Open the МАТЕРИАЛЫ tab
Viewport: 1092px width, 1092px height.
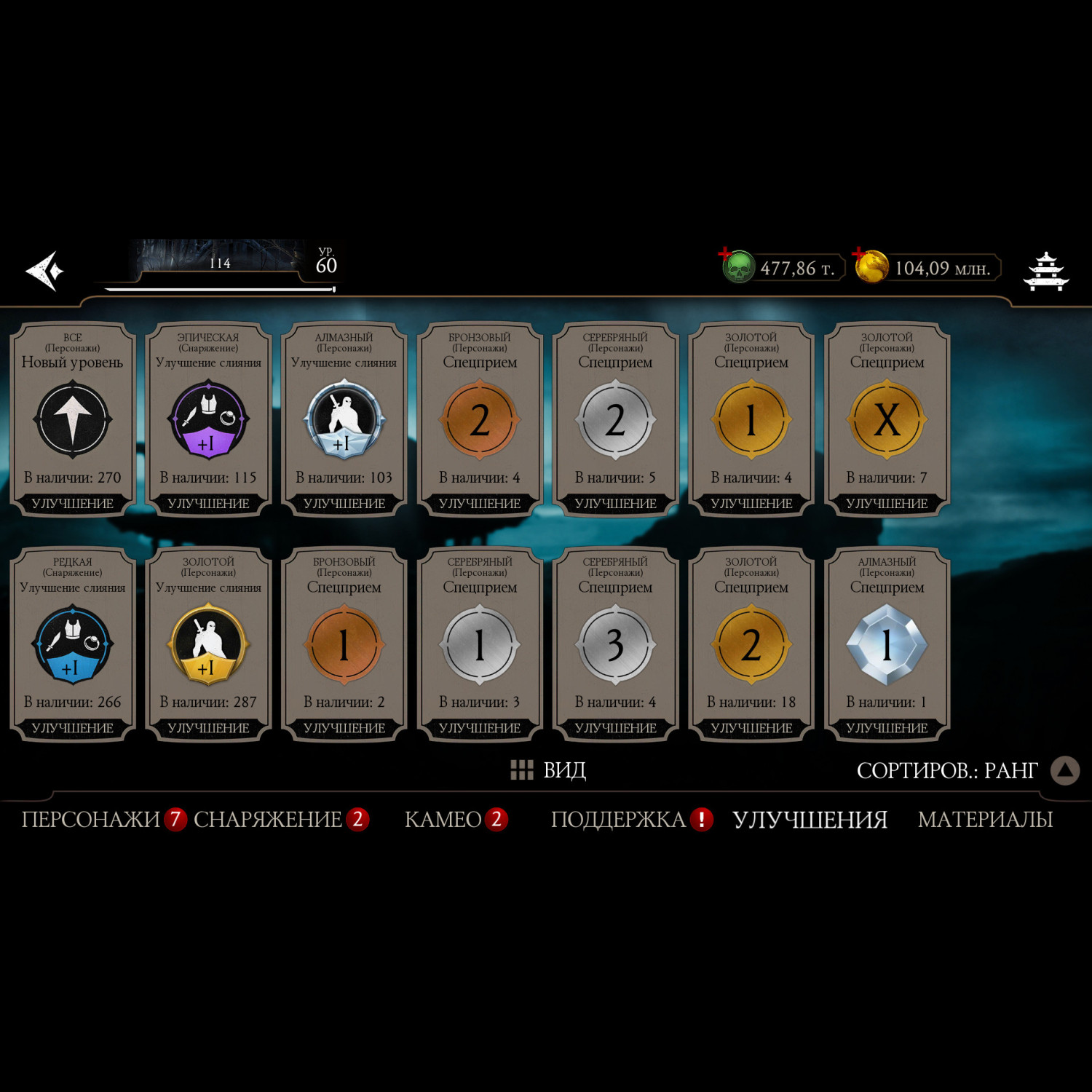985,820
